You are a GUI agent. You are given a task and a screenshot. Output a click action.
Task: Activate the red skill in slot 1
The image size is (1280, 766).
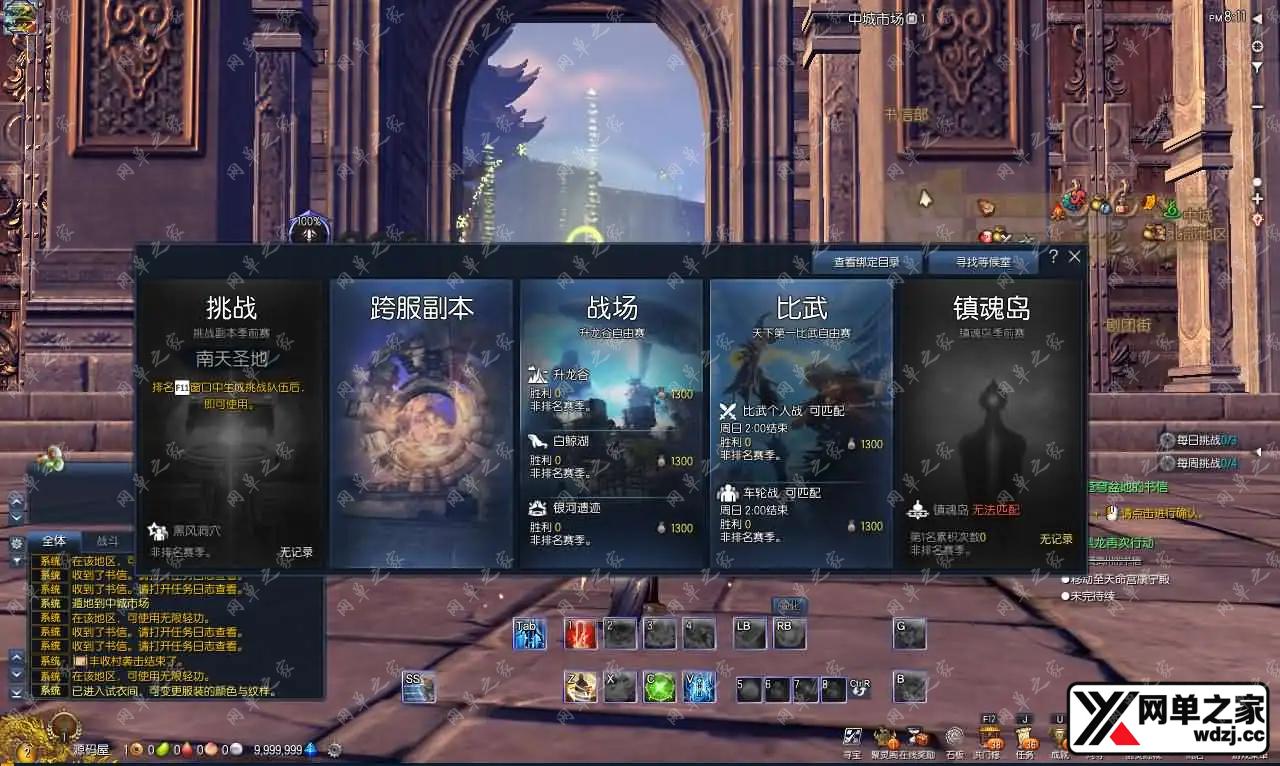coord(581,634)
